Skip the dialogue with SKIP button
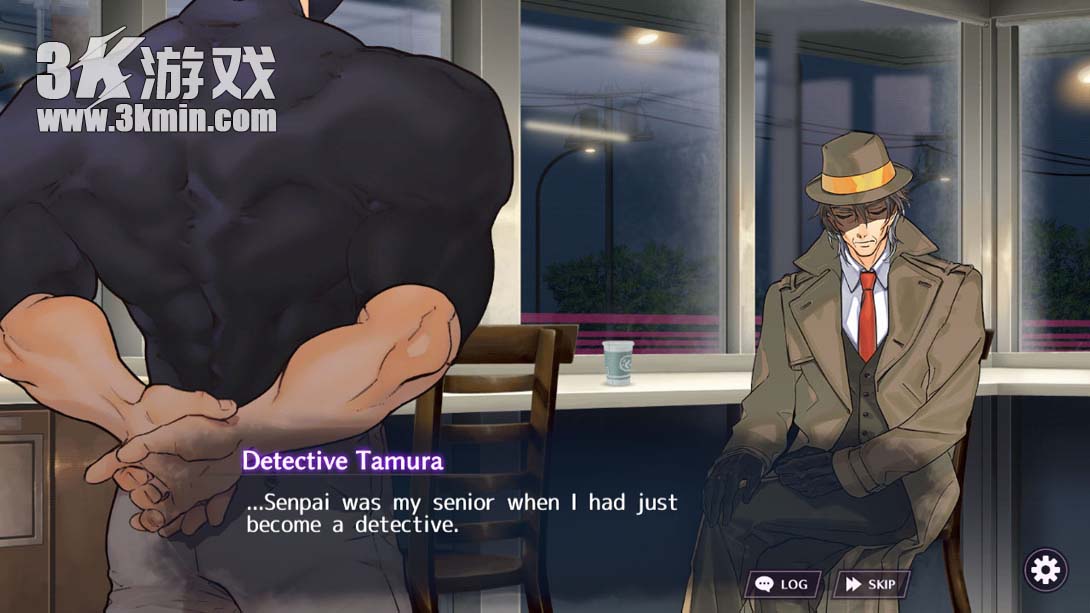This screenshot has height=613, width=1090. [871, 584]
